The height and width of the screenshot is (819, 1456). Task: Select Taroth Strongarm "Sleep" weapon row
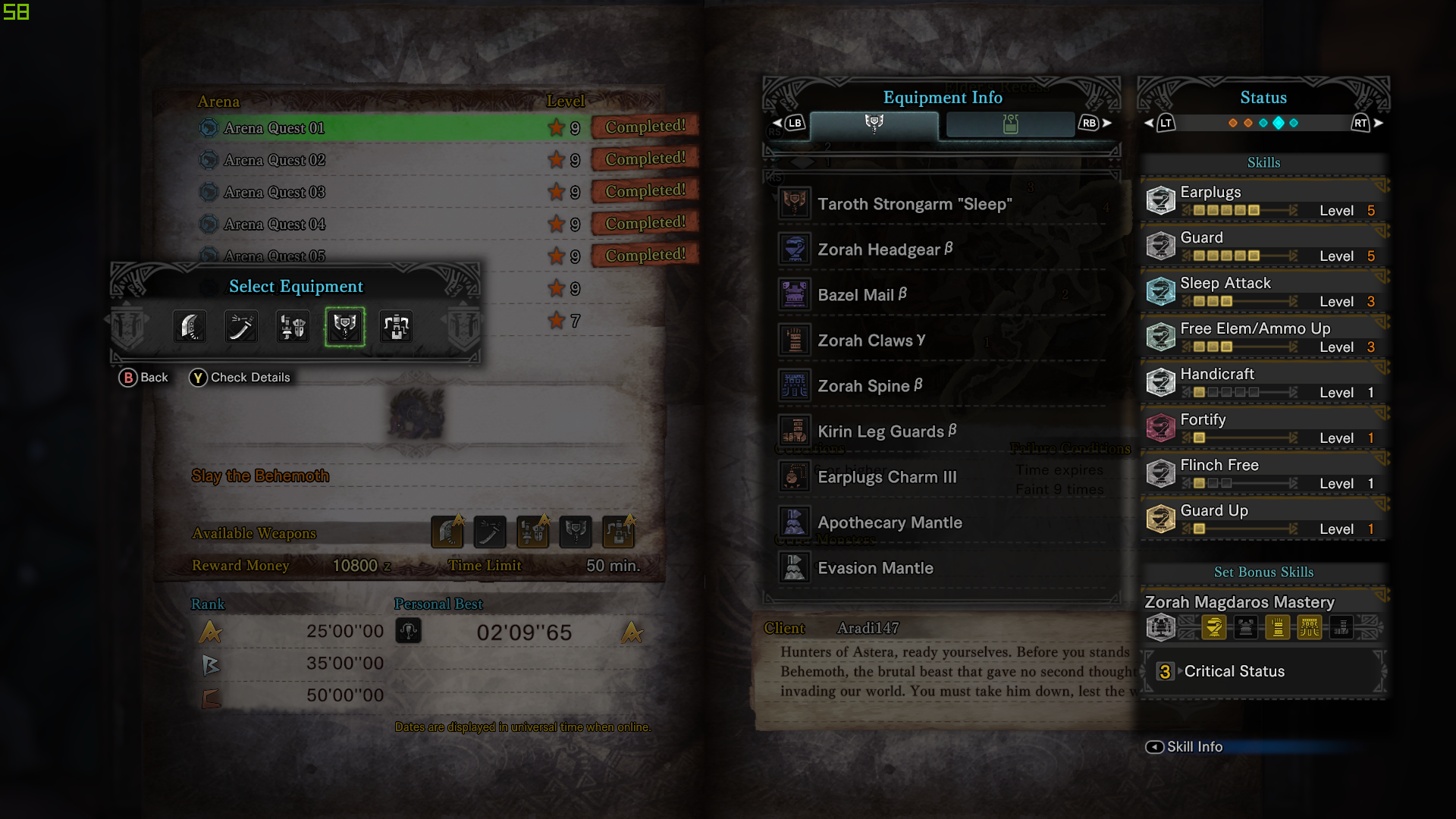914,204
